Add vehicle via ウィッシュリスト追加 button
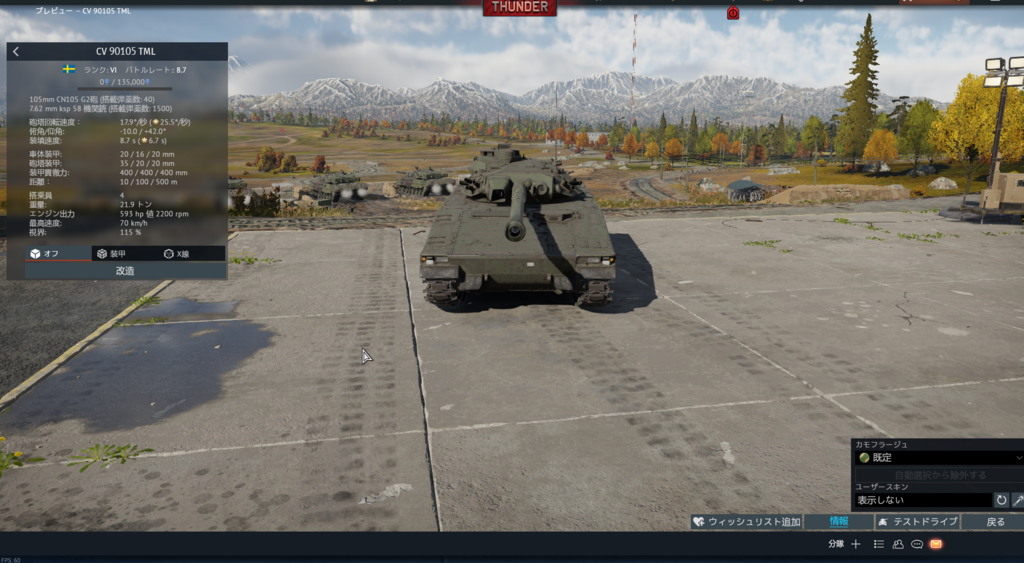Viewport: 1024px width, 563px height. [746, 522]
